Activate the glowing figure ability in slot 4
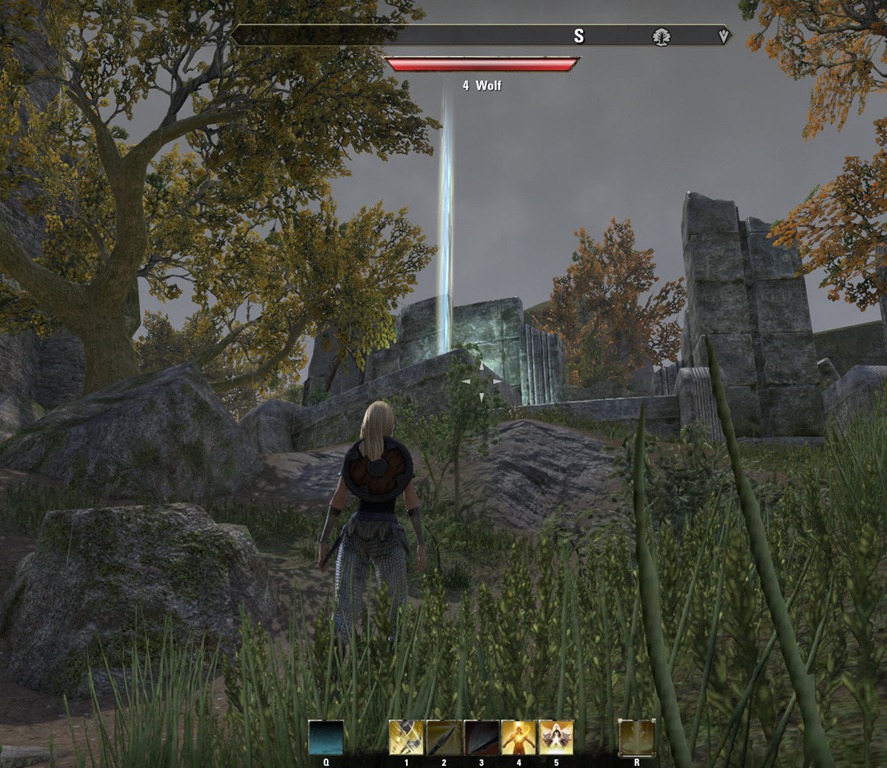The width and height of the screenshot is (887, 768). [x=518, y=737]
